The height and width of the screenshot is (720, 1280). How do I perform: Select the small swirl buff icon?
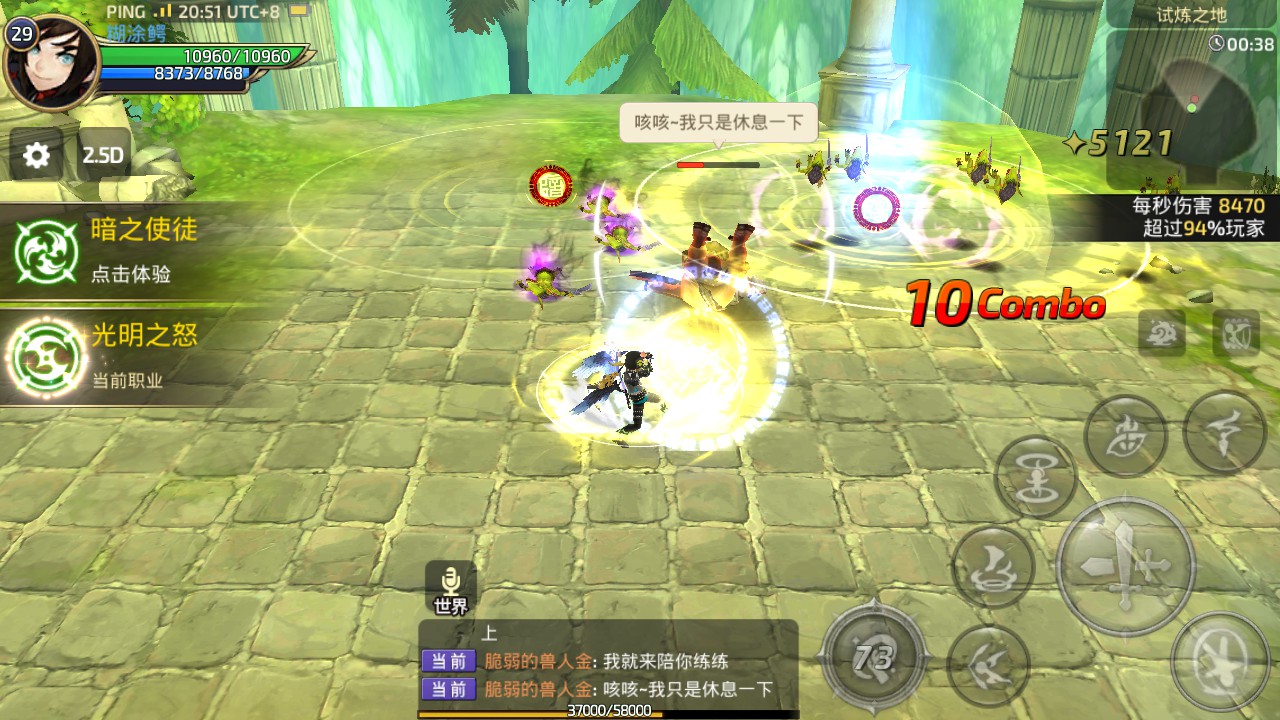(x=1162, y=332)
